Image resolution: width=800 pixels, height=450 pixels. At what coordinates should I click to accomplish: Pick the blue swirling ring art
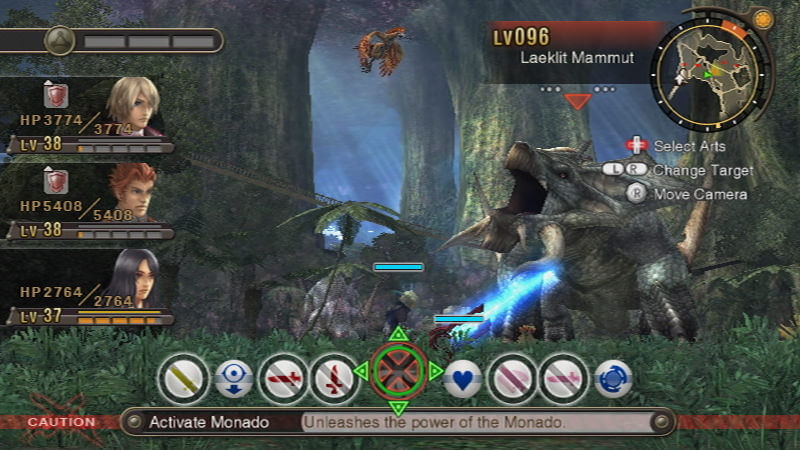point(613,379)
